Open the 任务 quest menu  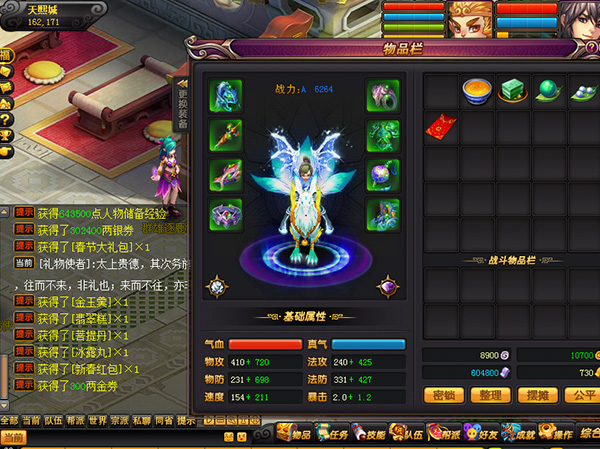coord(337,433)
